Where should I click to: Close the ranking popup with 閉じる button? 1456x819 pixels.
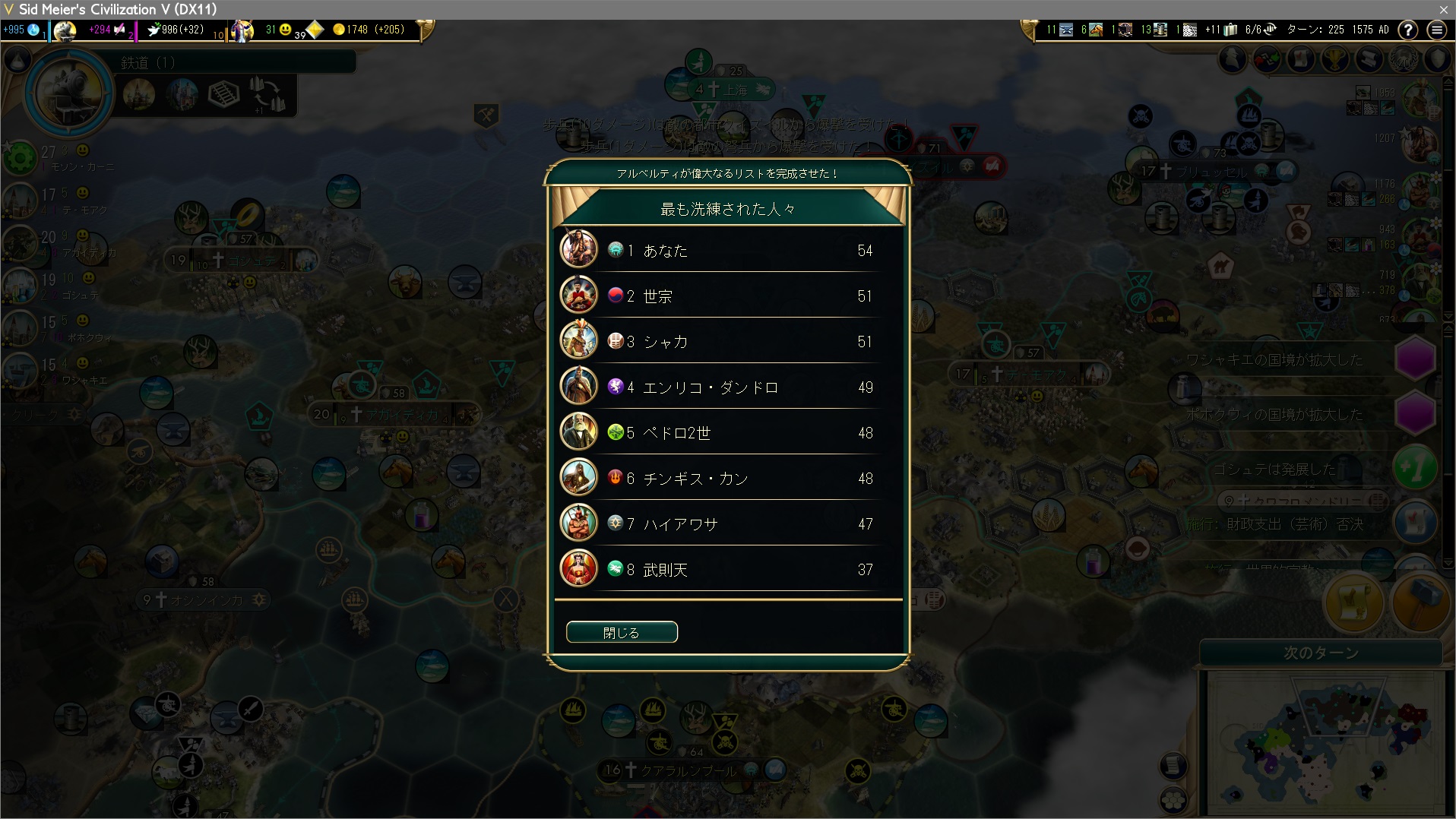click(x=622, y=632)
